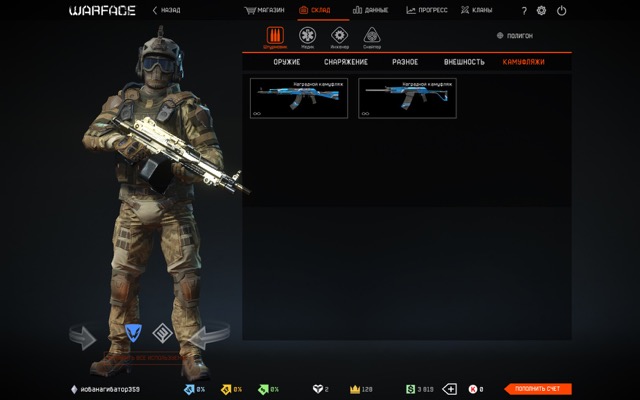Switch to the Внешность tab
The width and height of the screenshot is (640, 400).
point(464,62)
